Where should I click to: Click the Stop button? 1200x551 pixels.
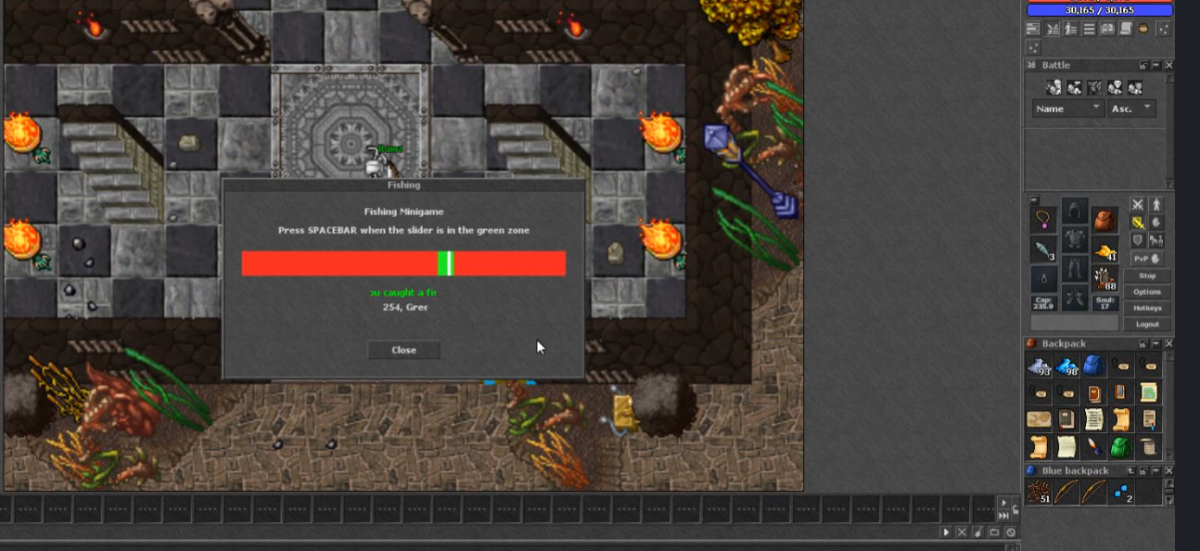click(1147, 276)
